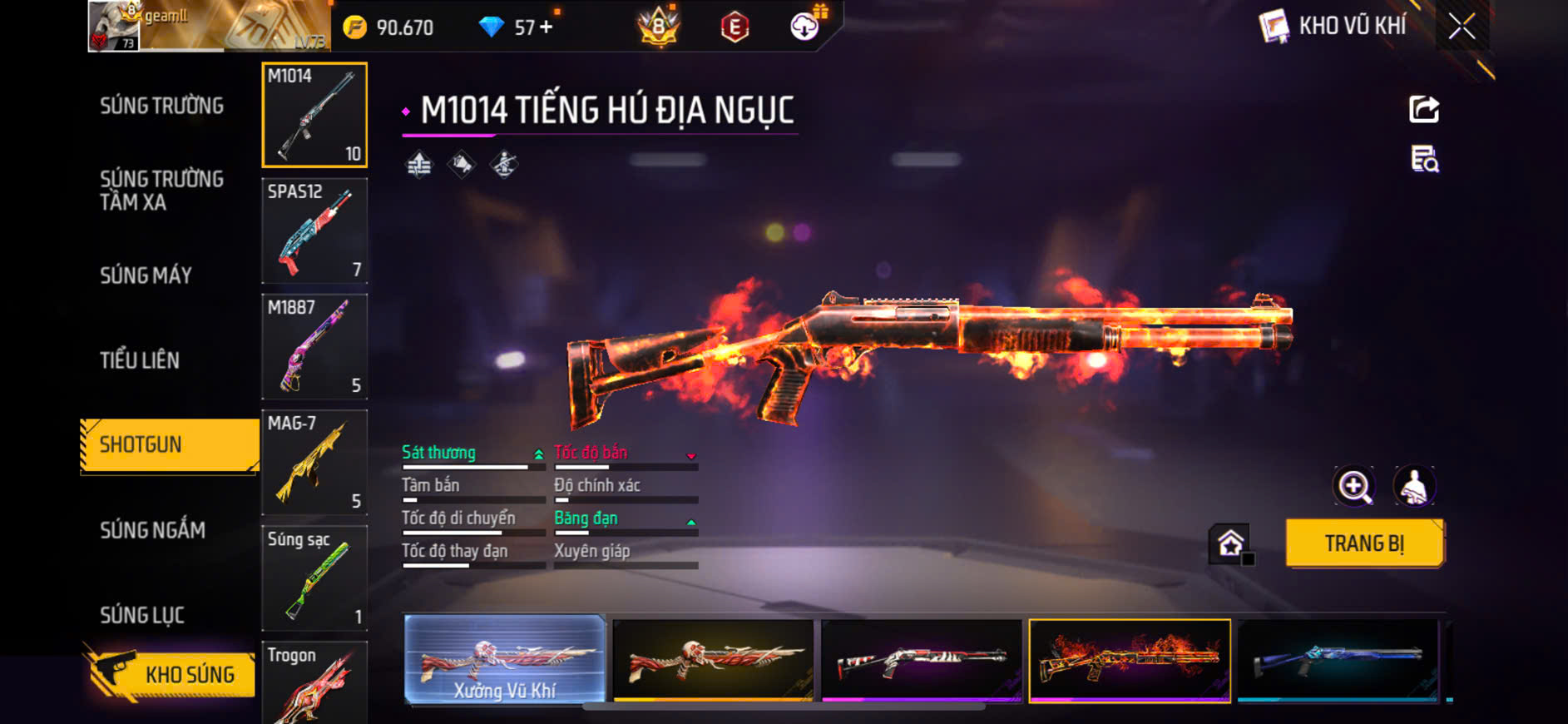Open the red E badge icon
The height and width of the screenshot is (724, 1568).
pyautogui.click(x=735, y=27)
